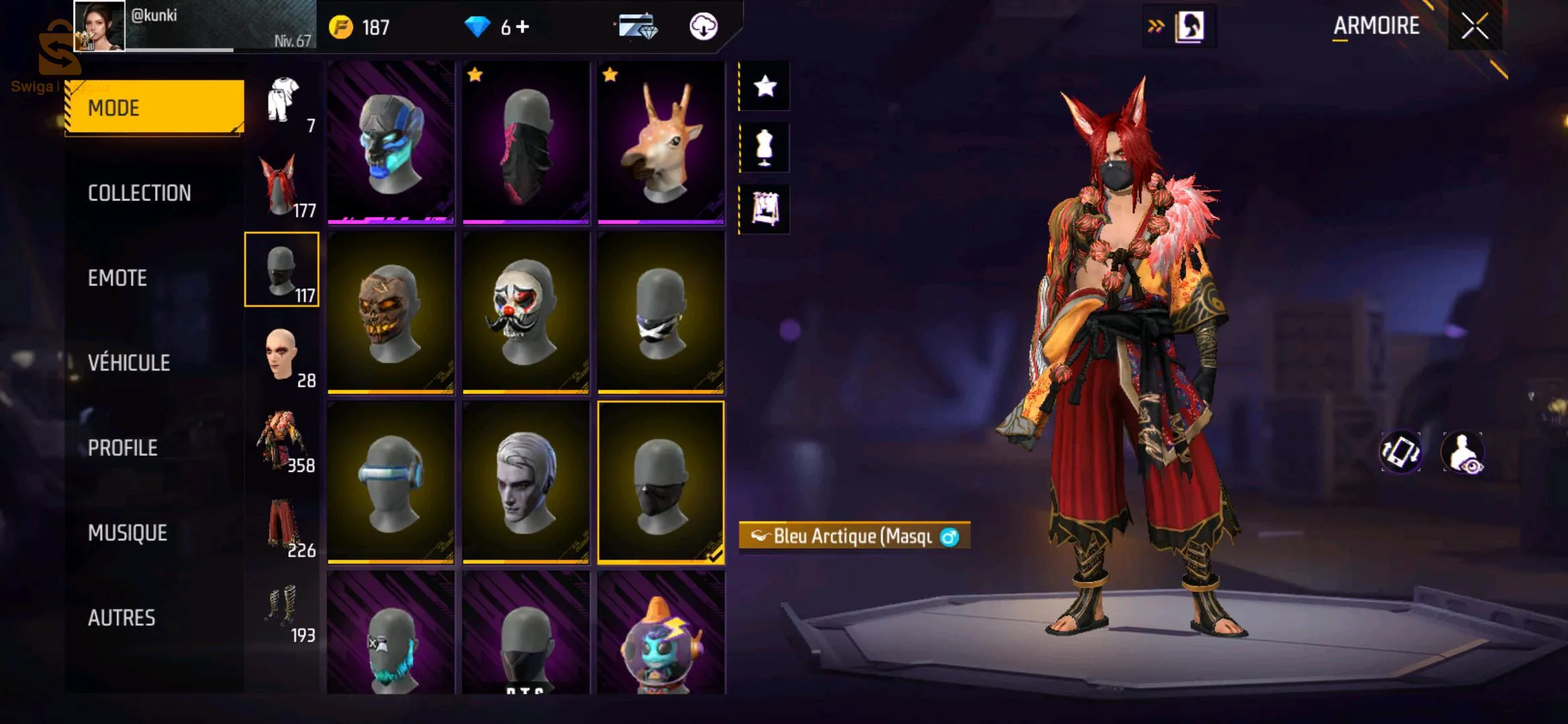Open the red pants category
1568x724 pixels.
tap(281, 526)
